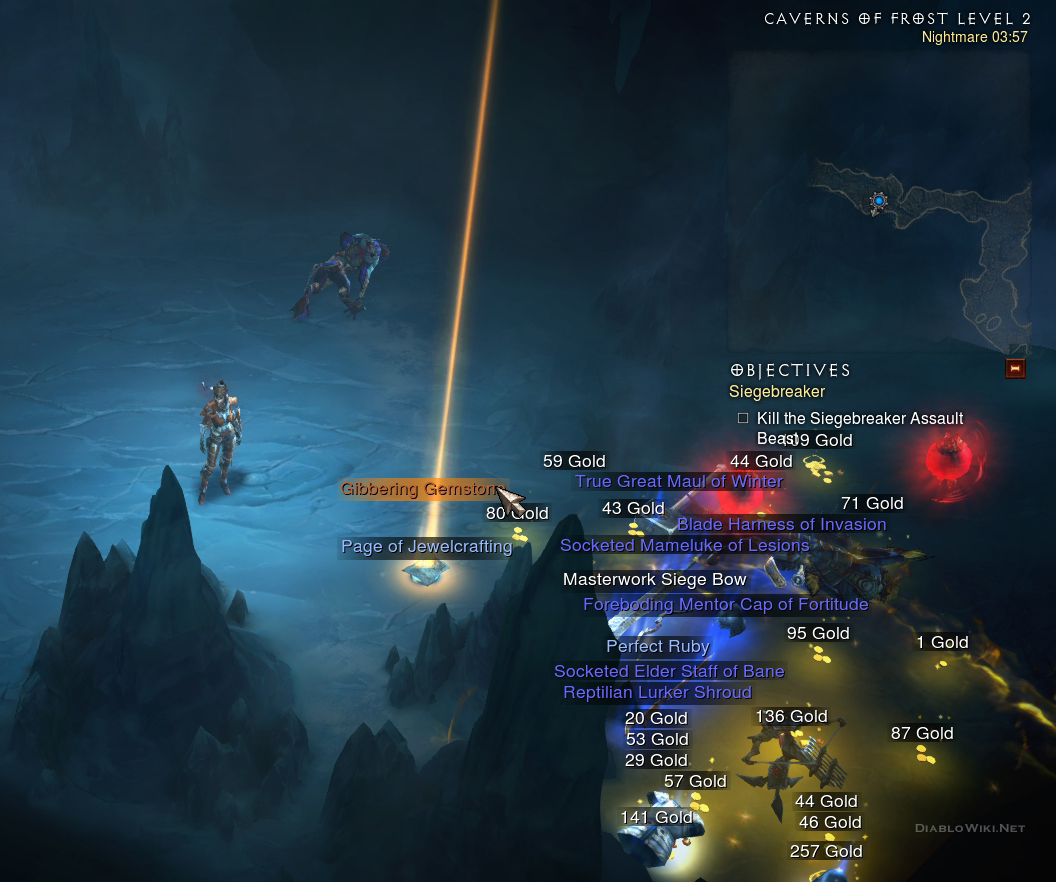Collect the 141 Gold label
1056x882 pixels.
(656, 818)
